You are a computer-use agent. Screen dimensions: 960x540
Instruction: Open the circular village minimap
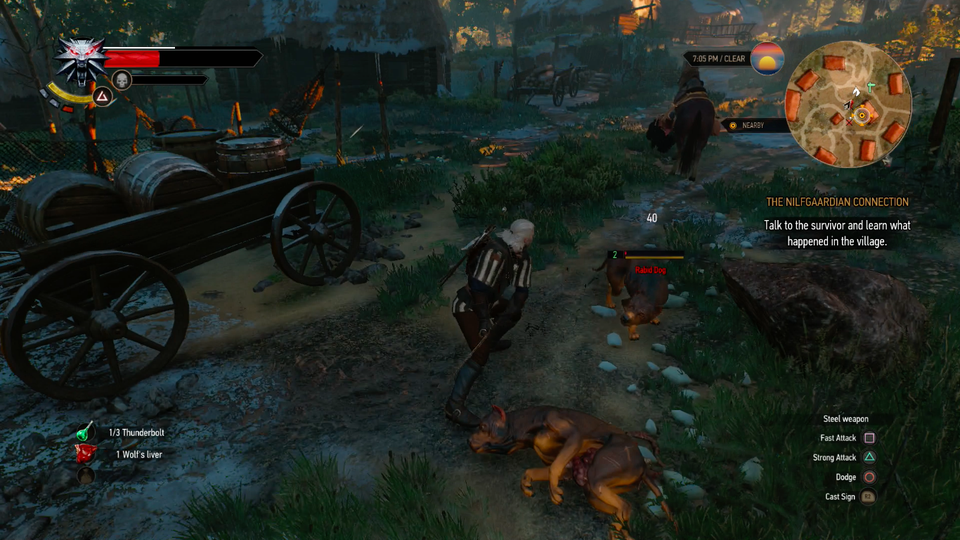click(849, 104)
